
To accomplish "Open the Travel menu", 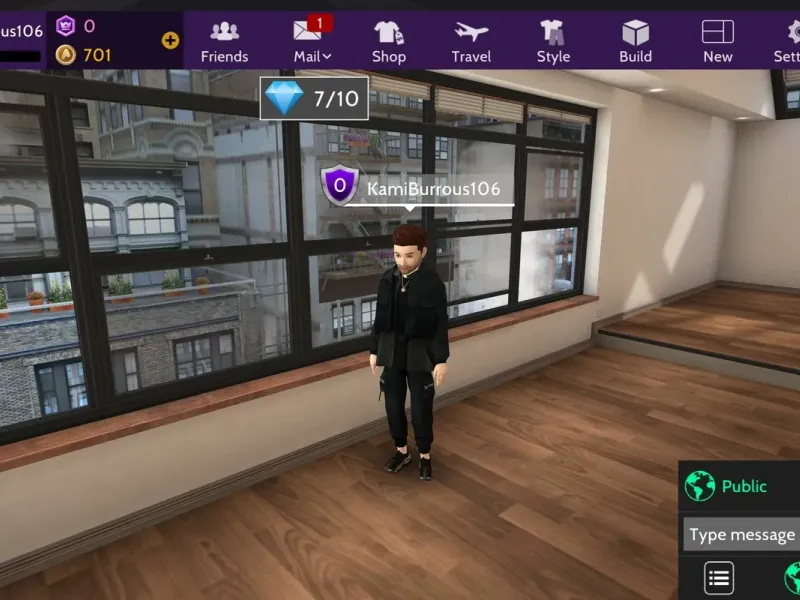I will pos(471,41).
